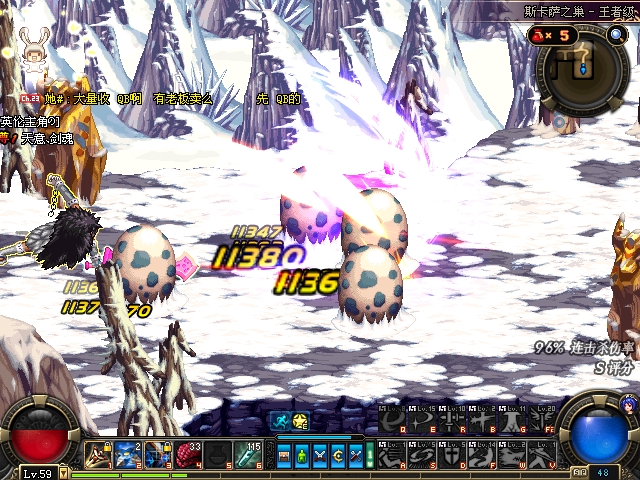The image size is (640, 480).
Task: Expand the arrow button beside Lv.59
Action: pyautogui.click(x=63, y=473)
